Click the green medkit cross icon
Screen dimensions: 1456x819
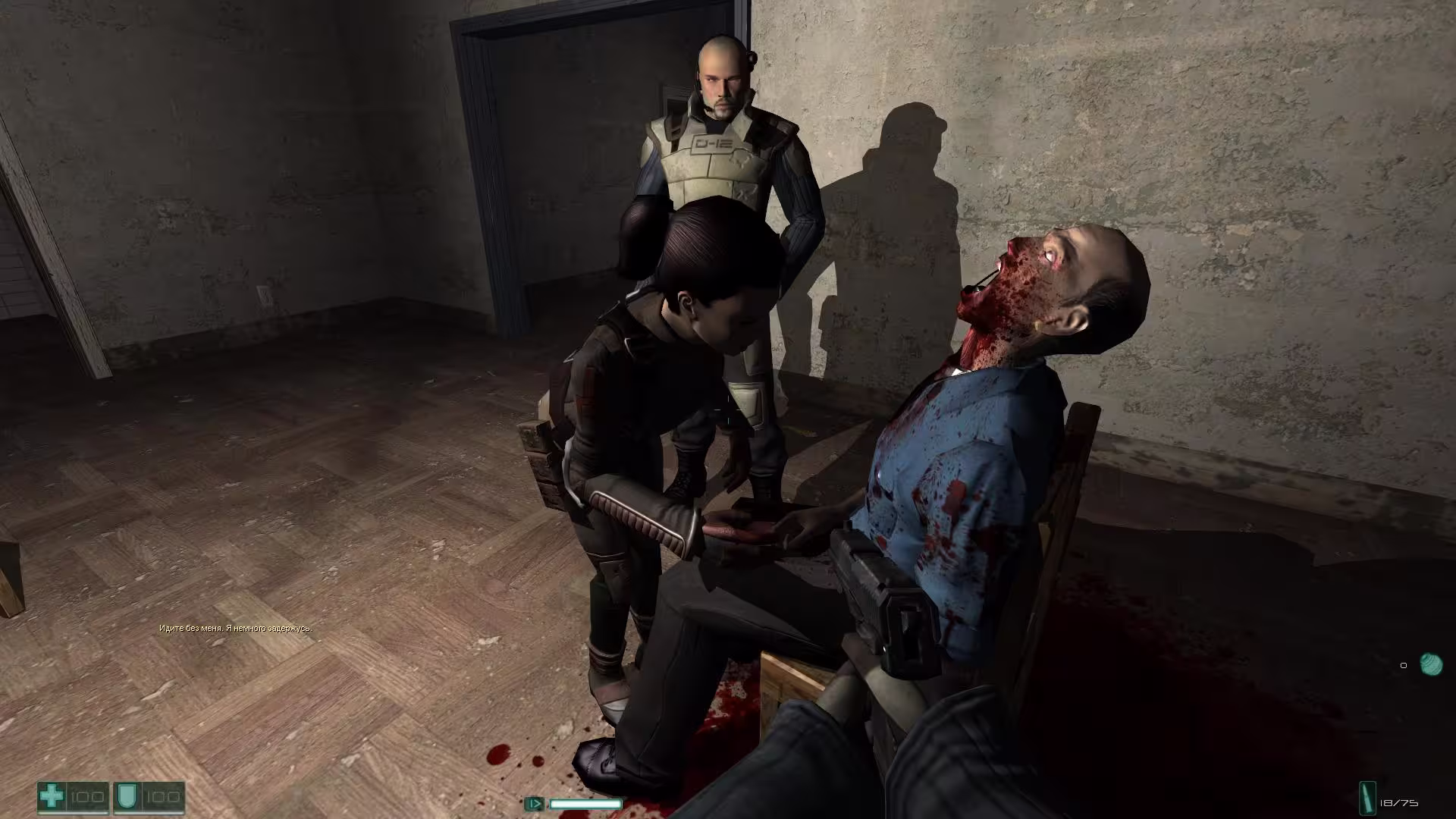pos(52,797)
